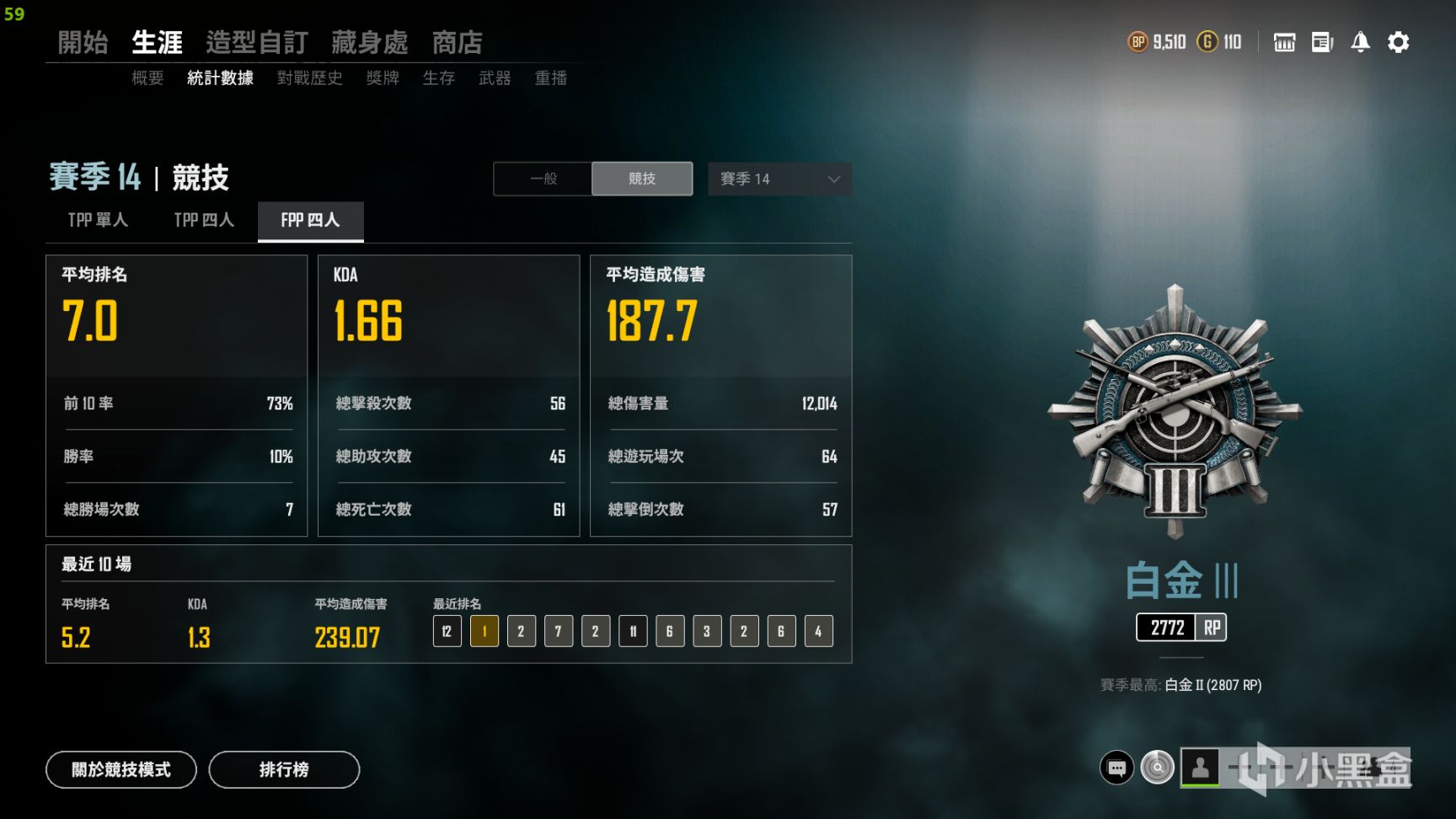This screenshot has width=1456, height=819.
Task: Open the 武器 weapons tab
Action: [x=495, y=78]
